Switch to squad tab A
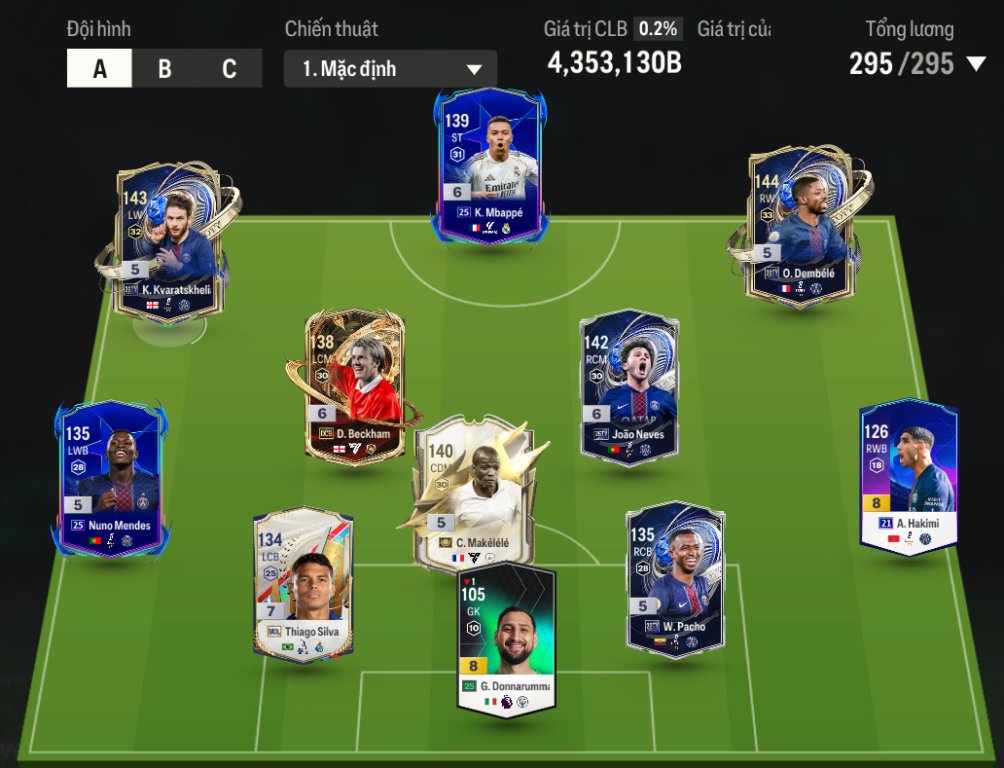1004x768 pixels. [99, 69]
